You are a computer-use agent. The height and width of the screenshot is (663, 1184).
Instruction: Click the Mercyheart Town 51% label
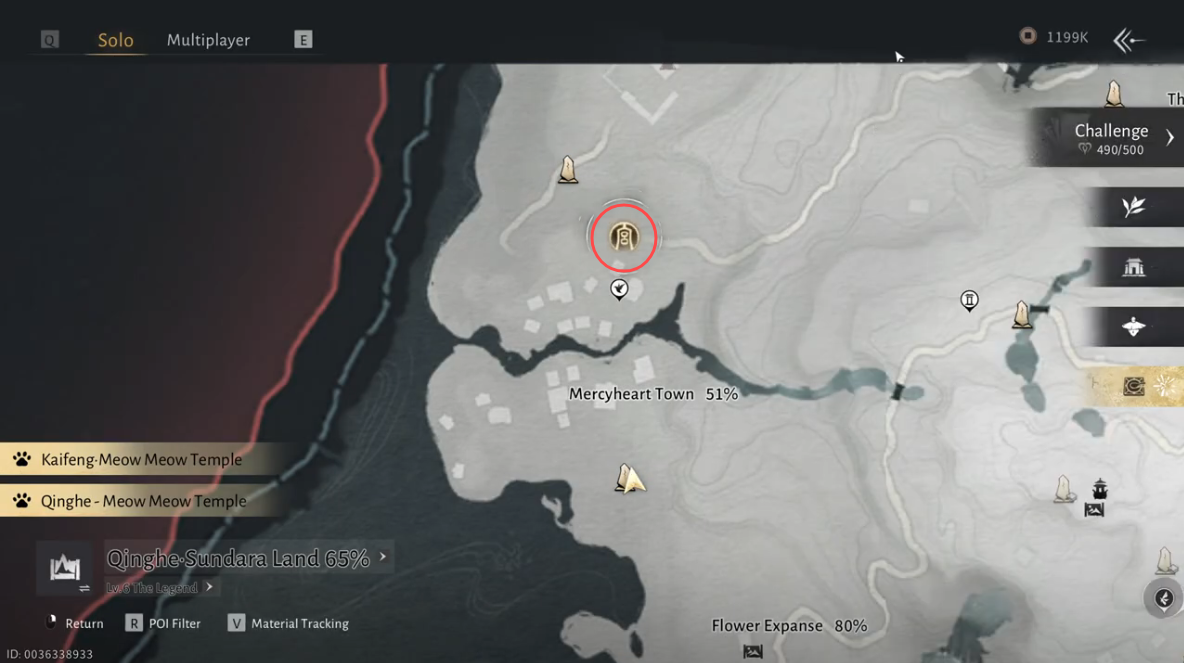652,394
